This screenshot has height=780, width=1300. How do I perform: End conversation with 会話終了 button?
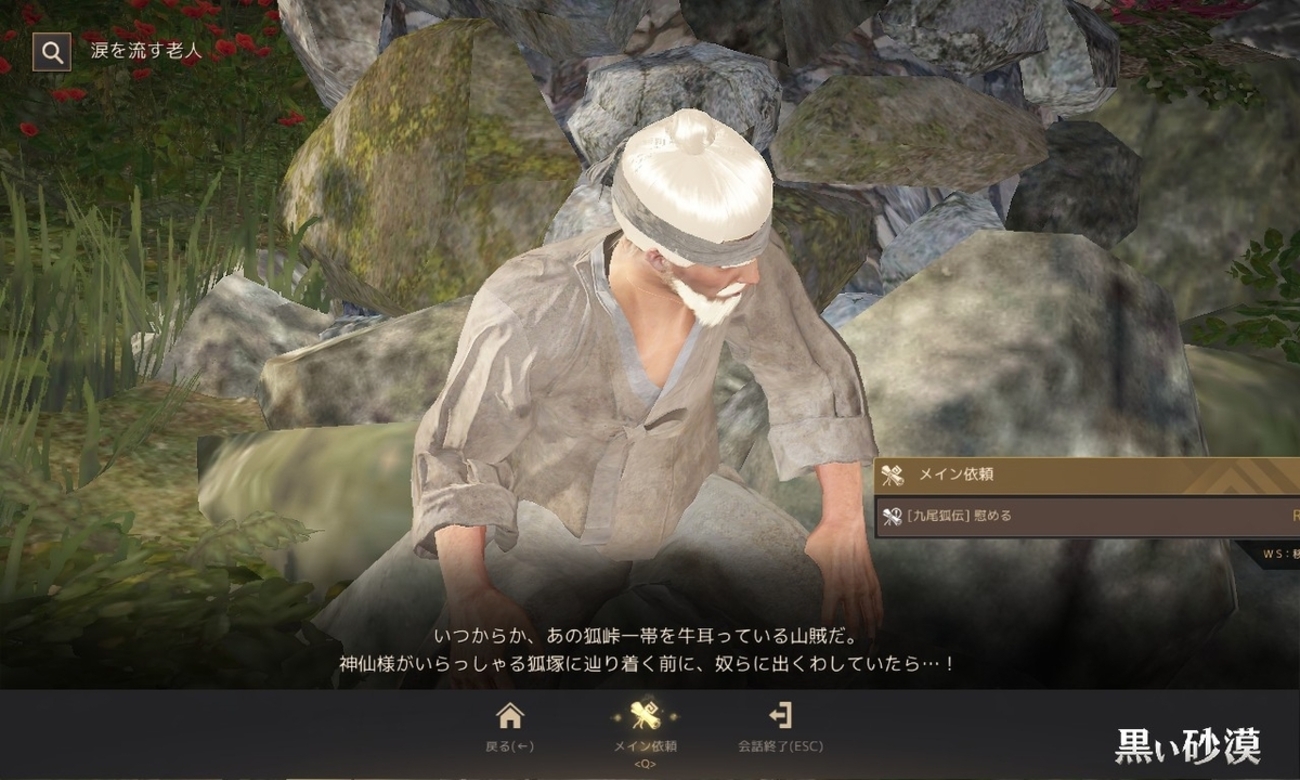(780, 726)
